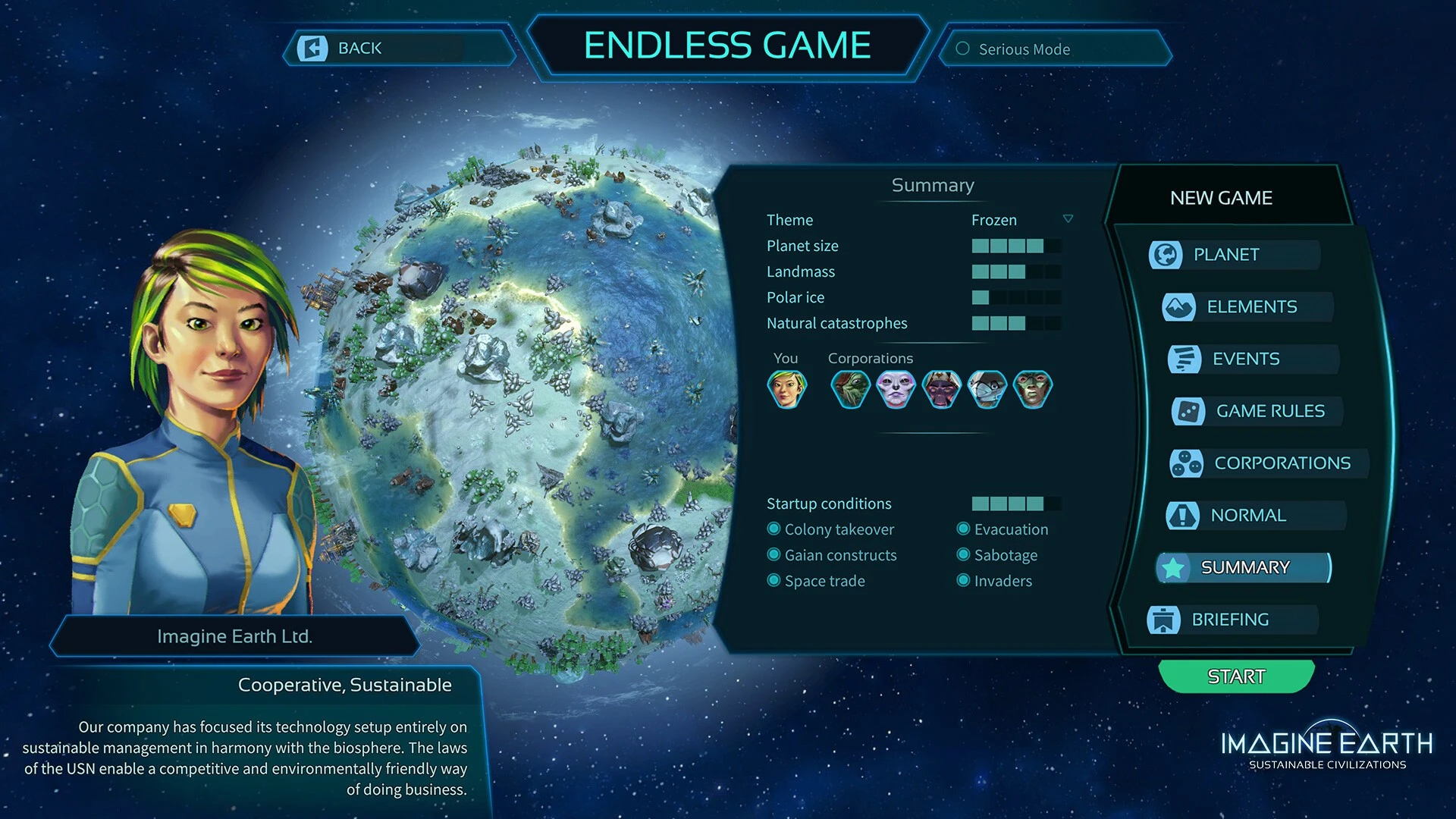Image resolution: width=1456 pixels, height=819 pixels.
Task: Choose the NORMAL difficulty entry
Action: coord(1248,516)
